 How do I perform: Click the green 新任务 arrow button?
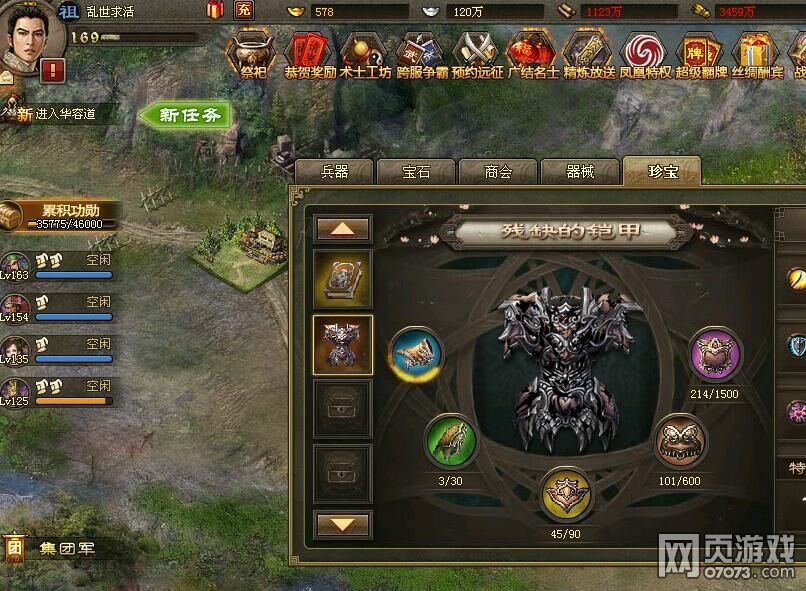(185, 115)
